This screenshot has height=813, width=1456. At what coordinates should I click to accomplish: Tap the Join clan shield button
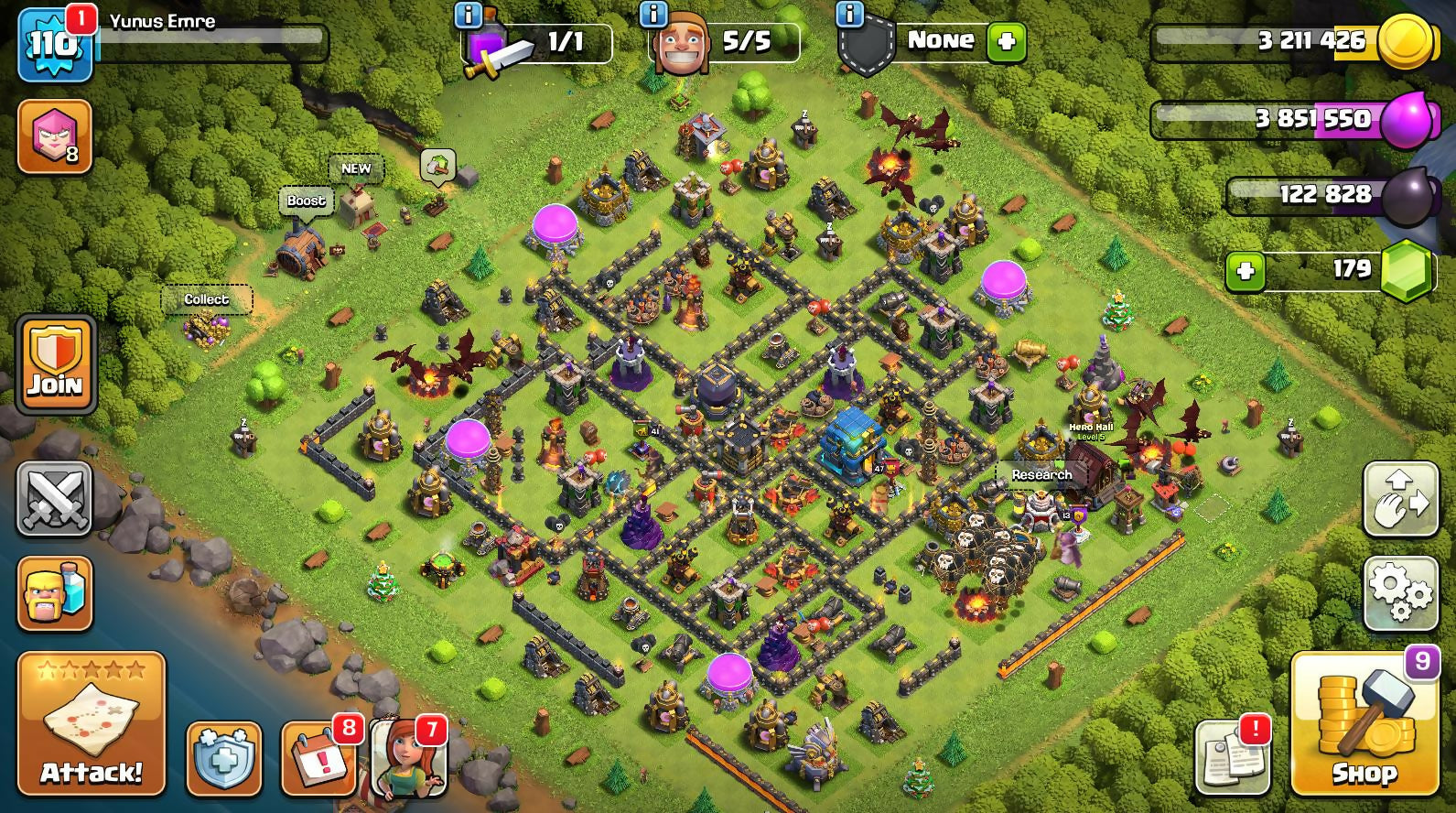click(55, 364)
